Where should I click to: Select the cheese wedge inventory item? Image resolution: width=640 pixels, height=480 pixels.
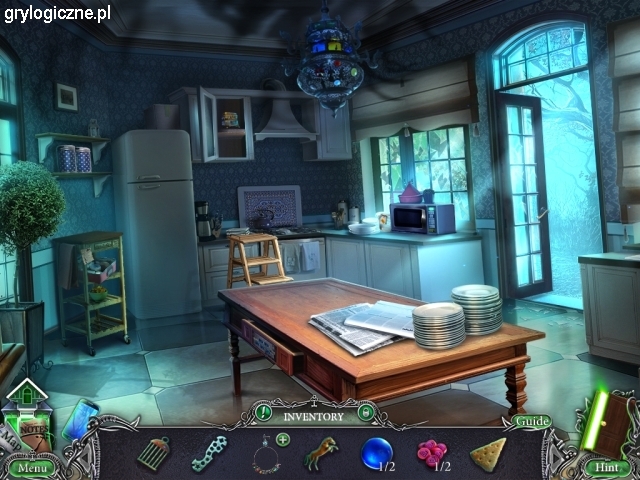[x=487, y=453]
